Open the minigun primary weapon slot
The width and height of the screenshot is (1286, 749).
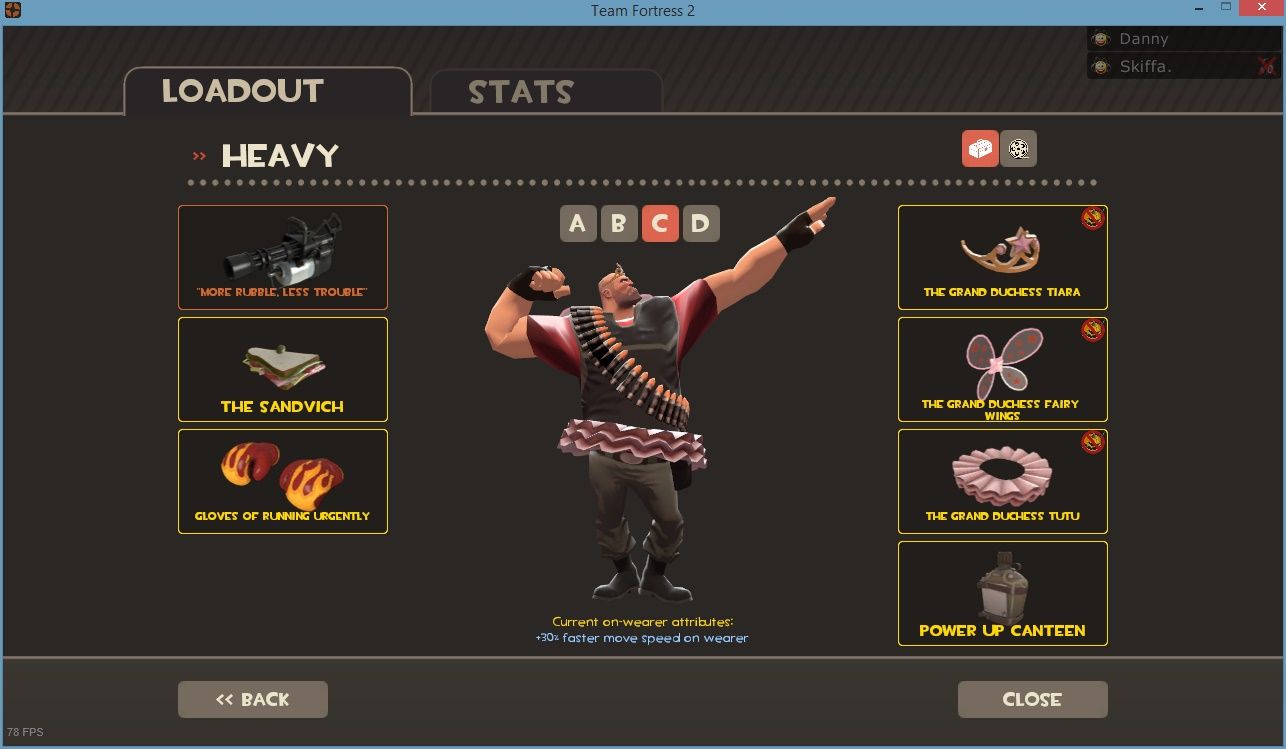[283, 257]
